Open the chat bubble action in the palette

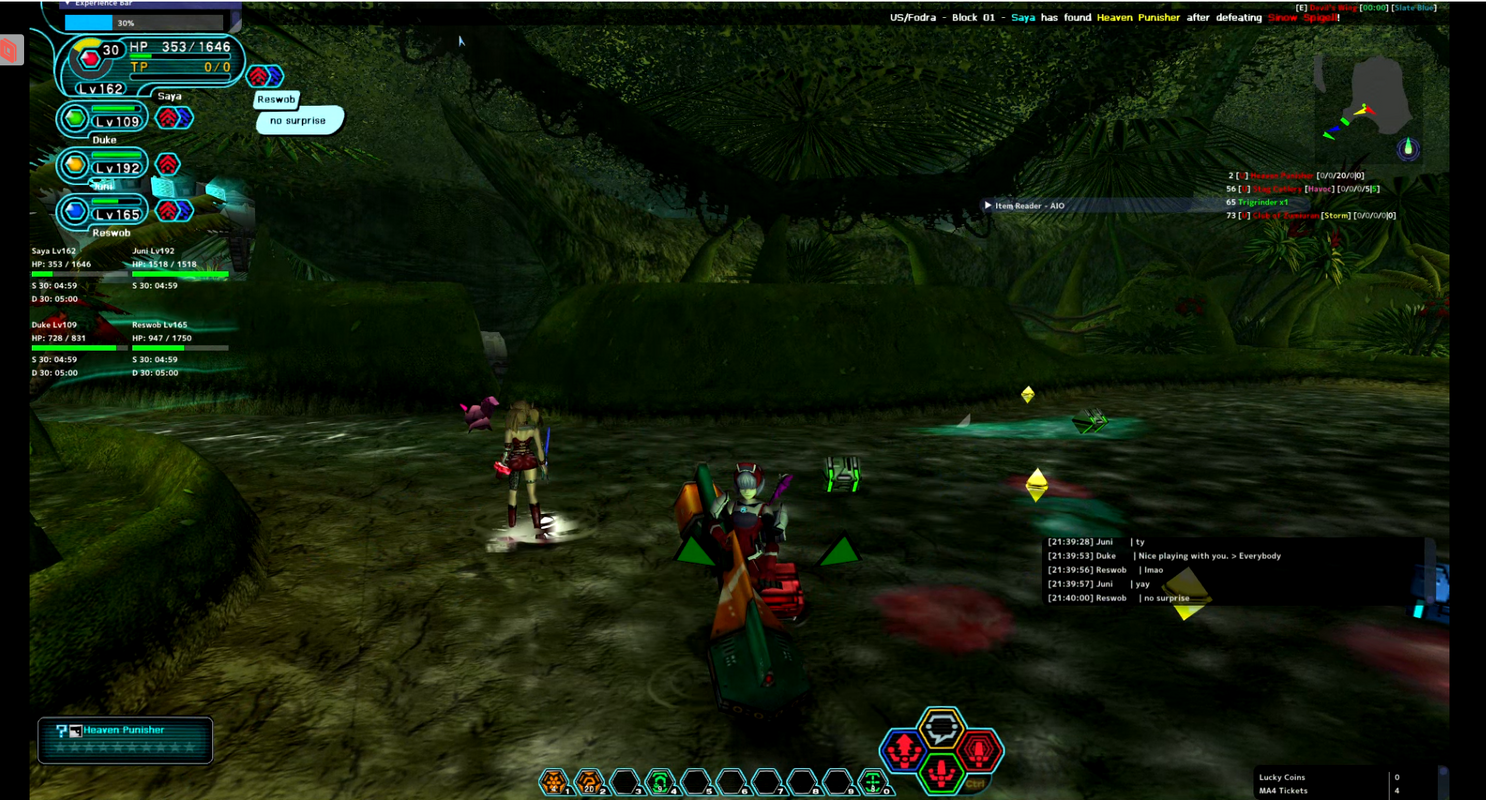(941, 728)
